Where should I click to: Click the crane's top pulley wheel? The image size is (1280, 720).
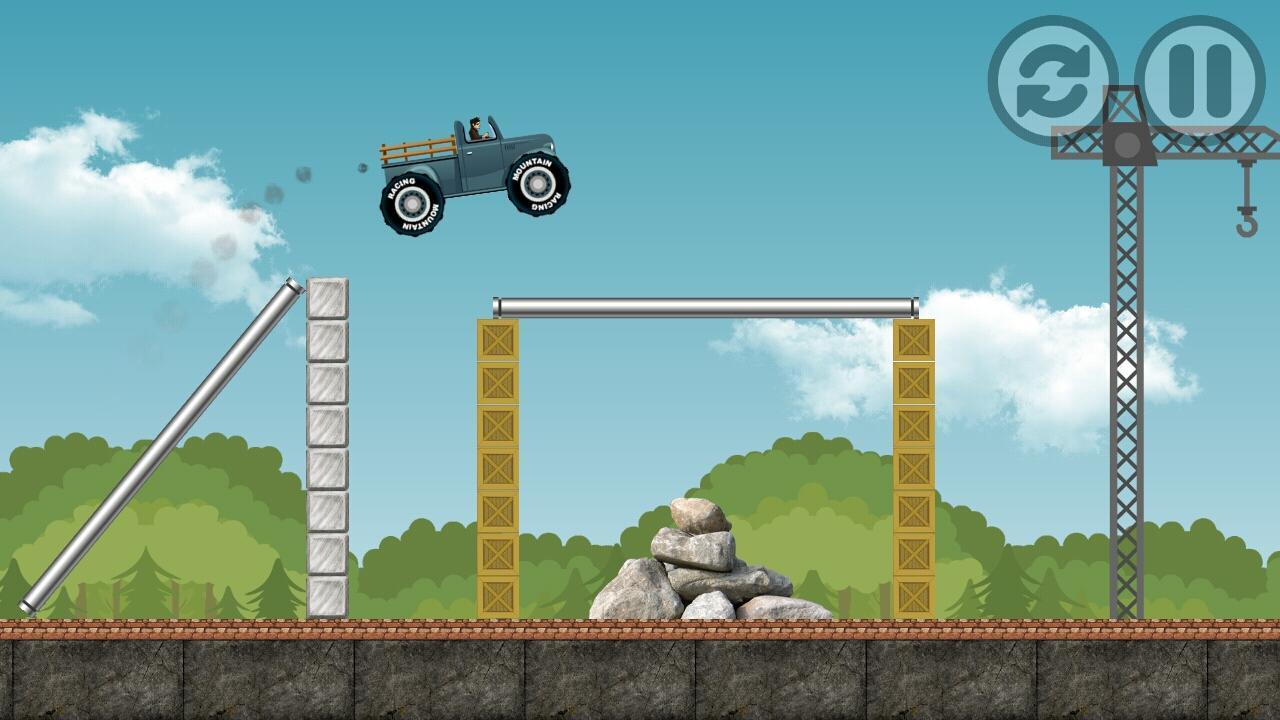[x=1128, y=143]
